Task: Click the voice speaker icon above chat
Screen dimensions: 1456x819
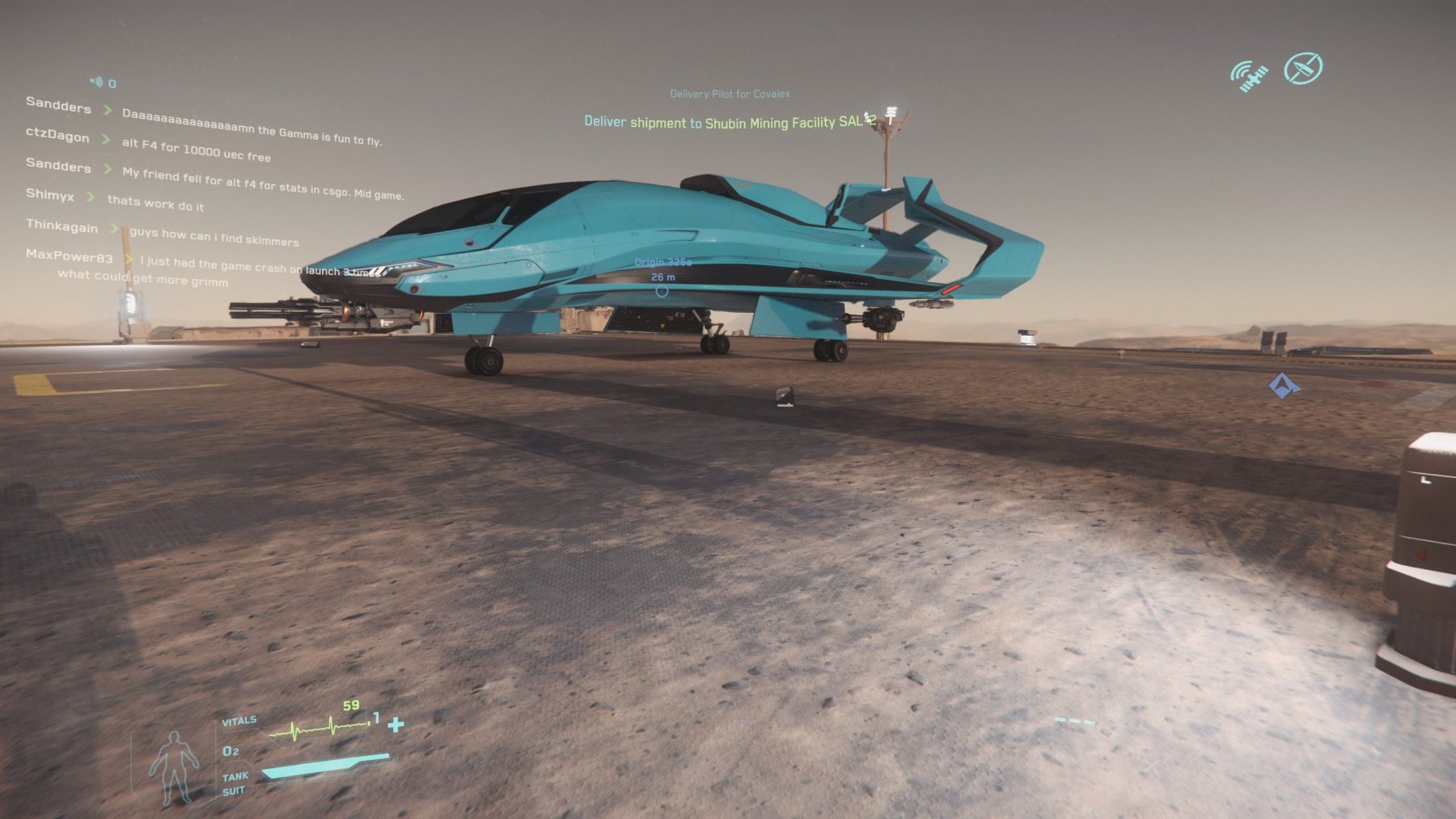Action: (96, 82)
